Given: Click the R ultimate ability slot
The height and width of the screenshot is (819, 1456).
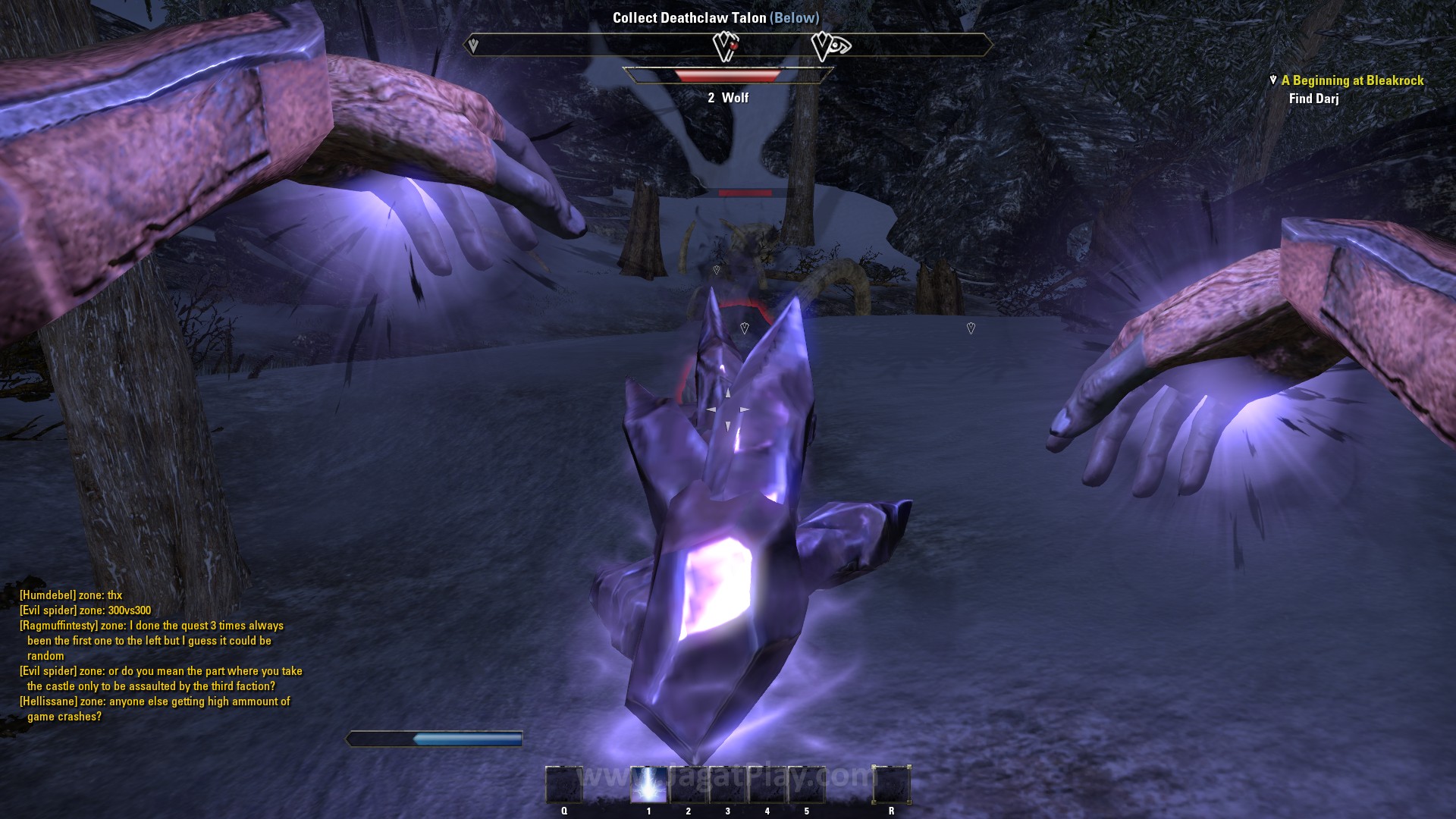Looking at the screenshot, I should 891,784.
